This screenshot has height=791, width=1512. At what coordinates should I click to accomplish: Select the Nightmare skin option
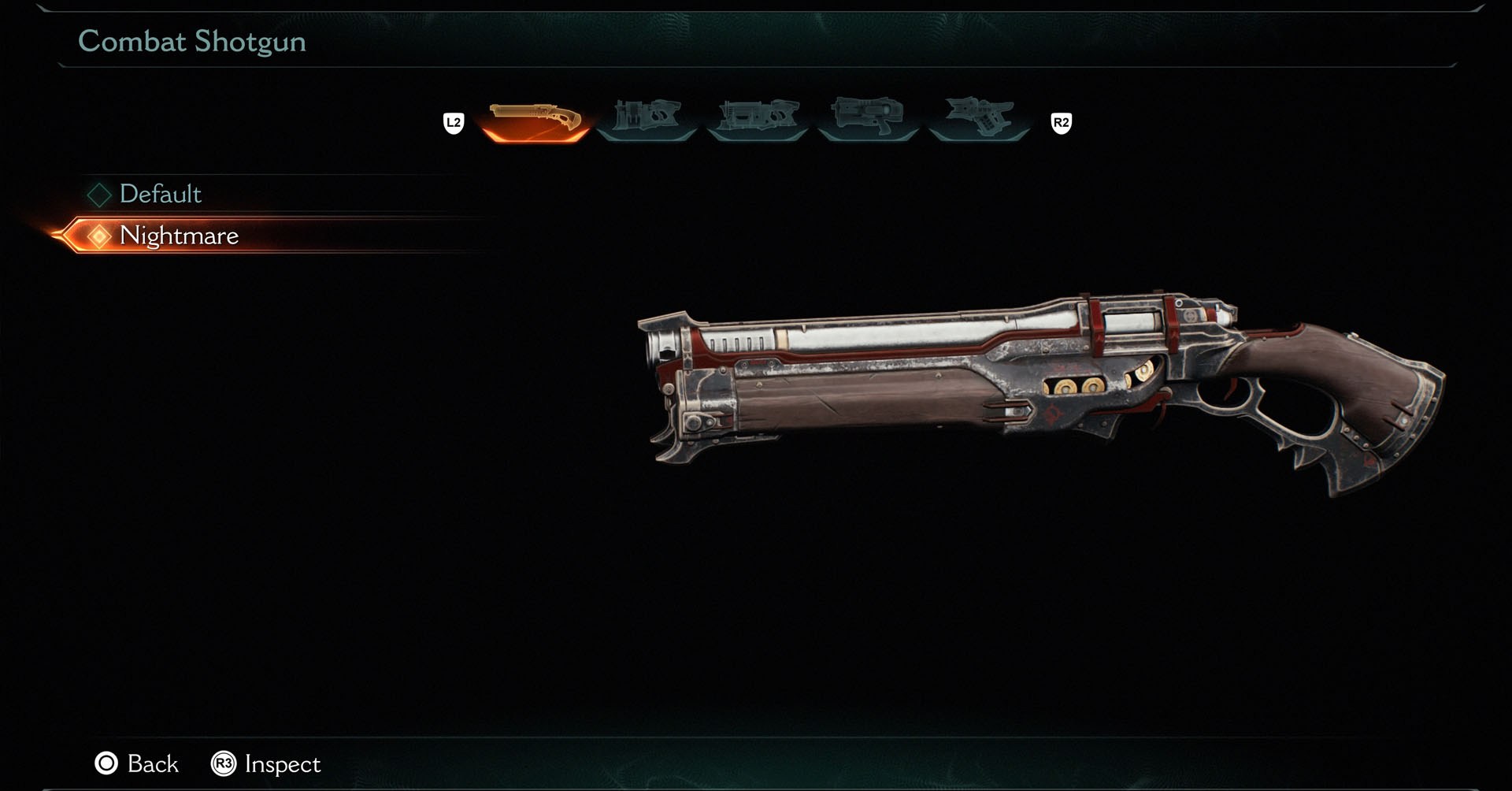pyautogui.click(x=180, y=236)
